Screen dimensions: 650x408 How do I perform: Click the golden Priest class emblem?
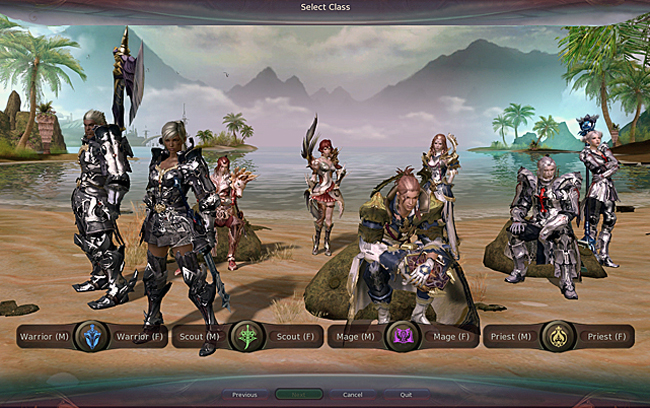[558, 336]
